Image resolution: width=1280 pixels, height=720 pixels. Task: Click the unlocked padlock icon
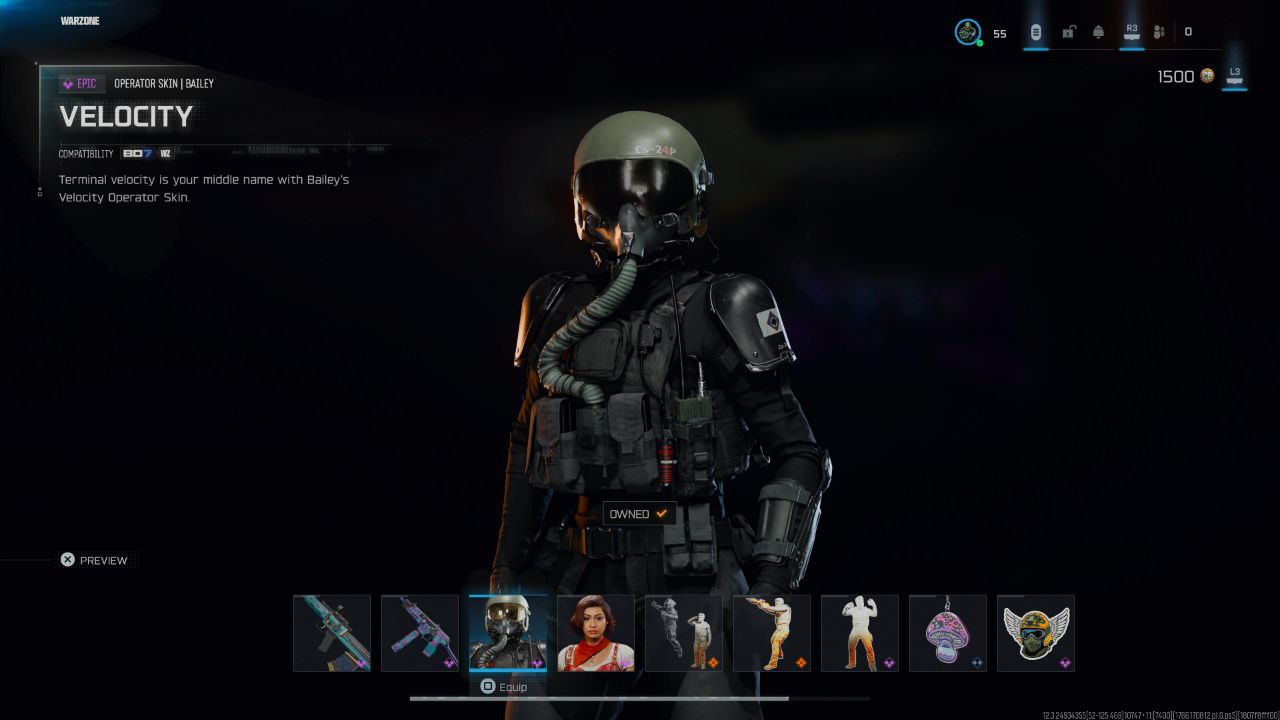coord(1068,32)
